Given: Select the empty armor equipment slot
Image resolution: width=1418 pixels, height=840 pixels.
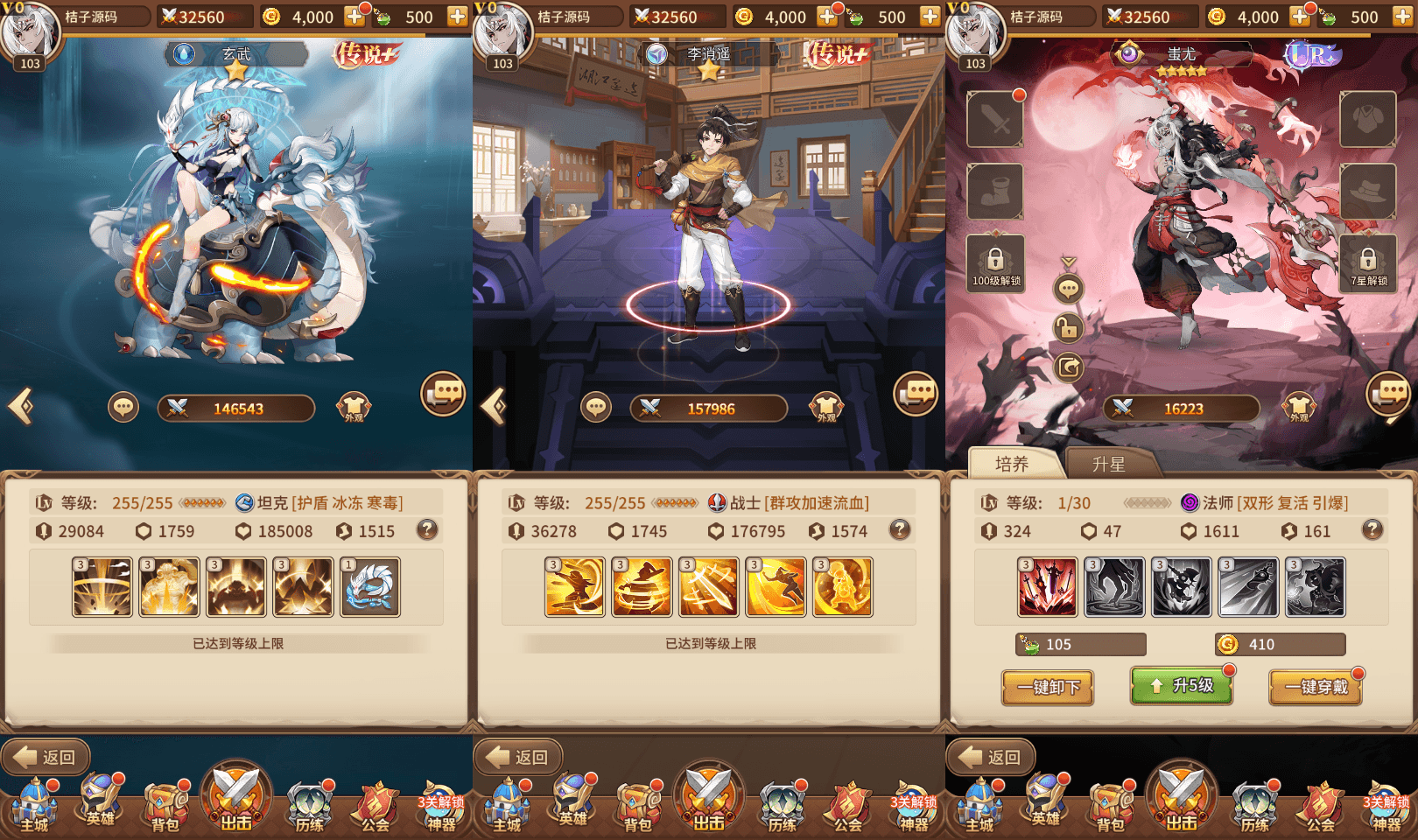Looking at the screenshot, I should (x=1367, y=119).
